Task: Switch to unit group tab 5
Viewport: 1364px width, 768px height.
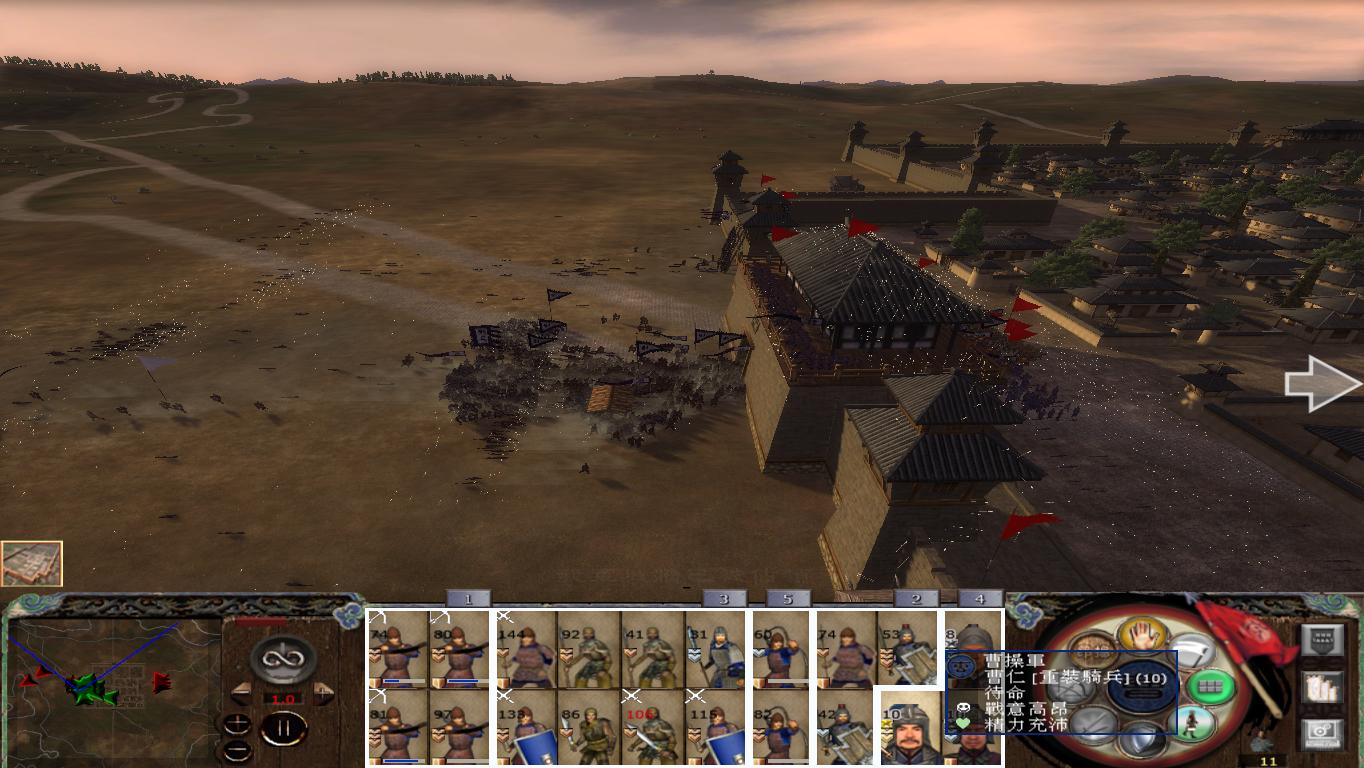Action: (789, 598)
